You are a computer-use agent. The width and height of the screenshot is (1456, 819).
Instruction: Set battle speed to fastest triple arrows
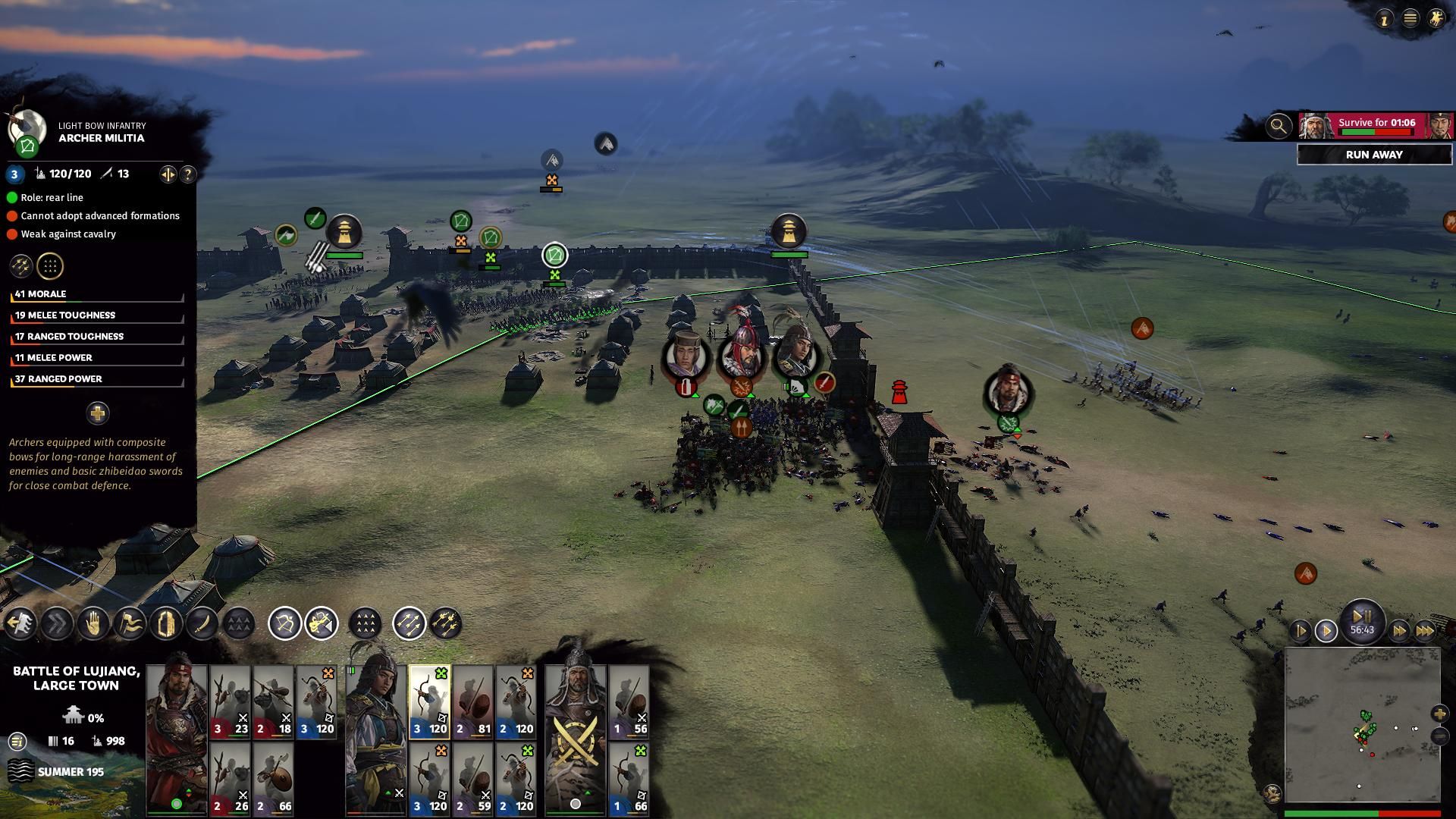point(1425,631)
